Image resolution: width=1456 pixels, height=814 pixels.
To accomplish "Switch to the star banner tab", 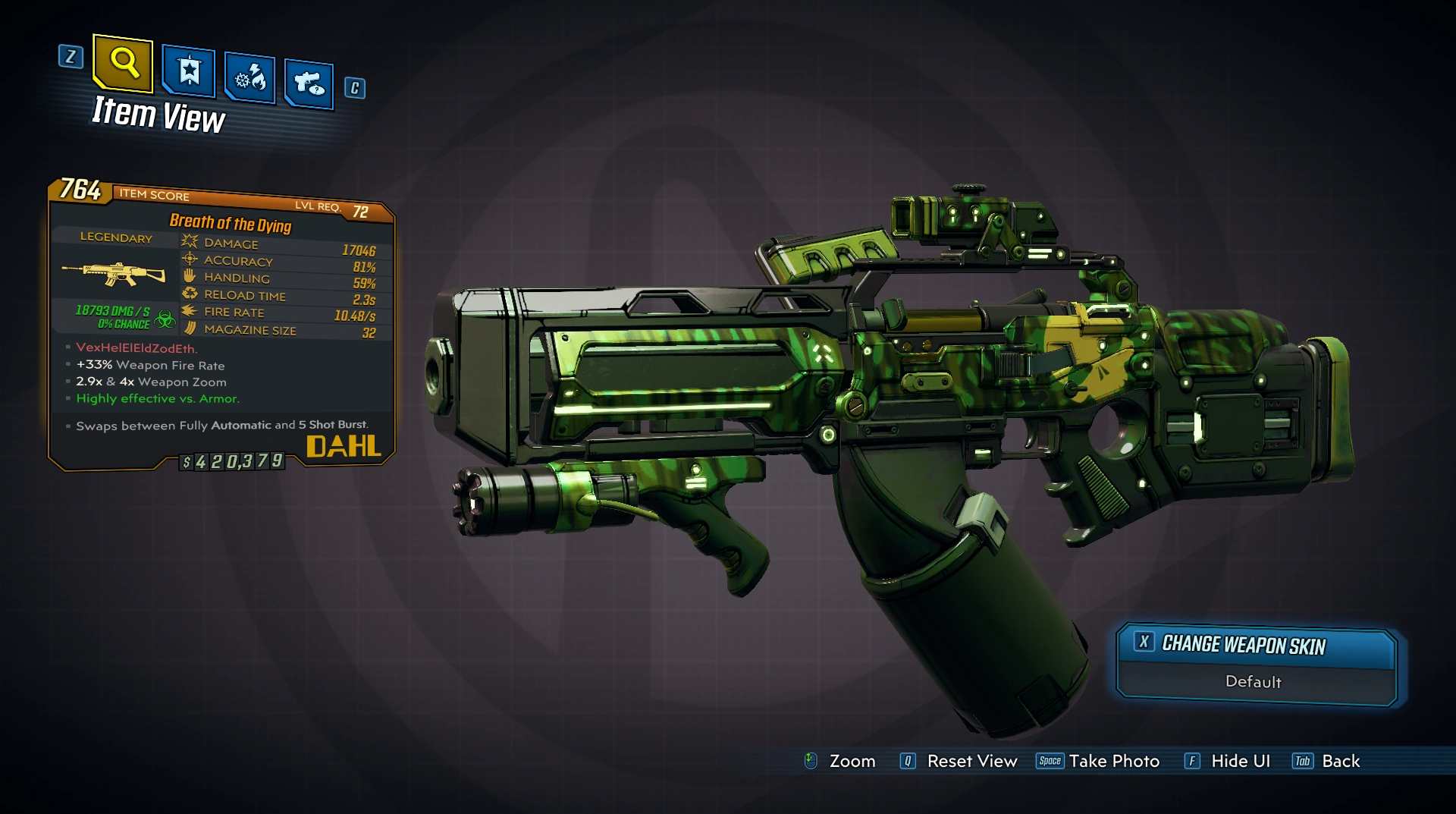I will 188,72.
